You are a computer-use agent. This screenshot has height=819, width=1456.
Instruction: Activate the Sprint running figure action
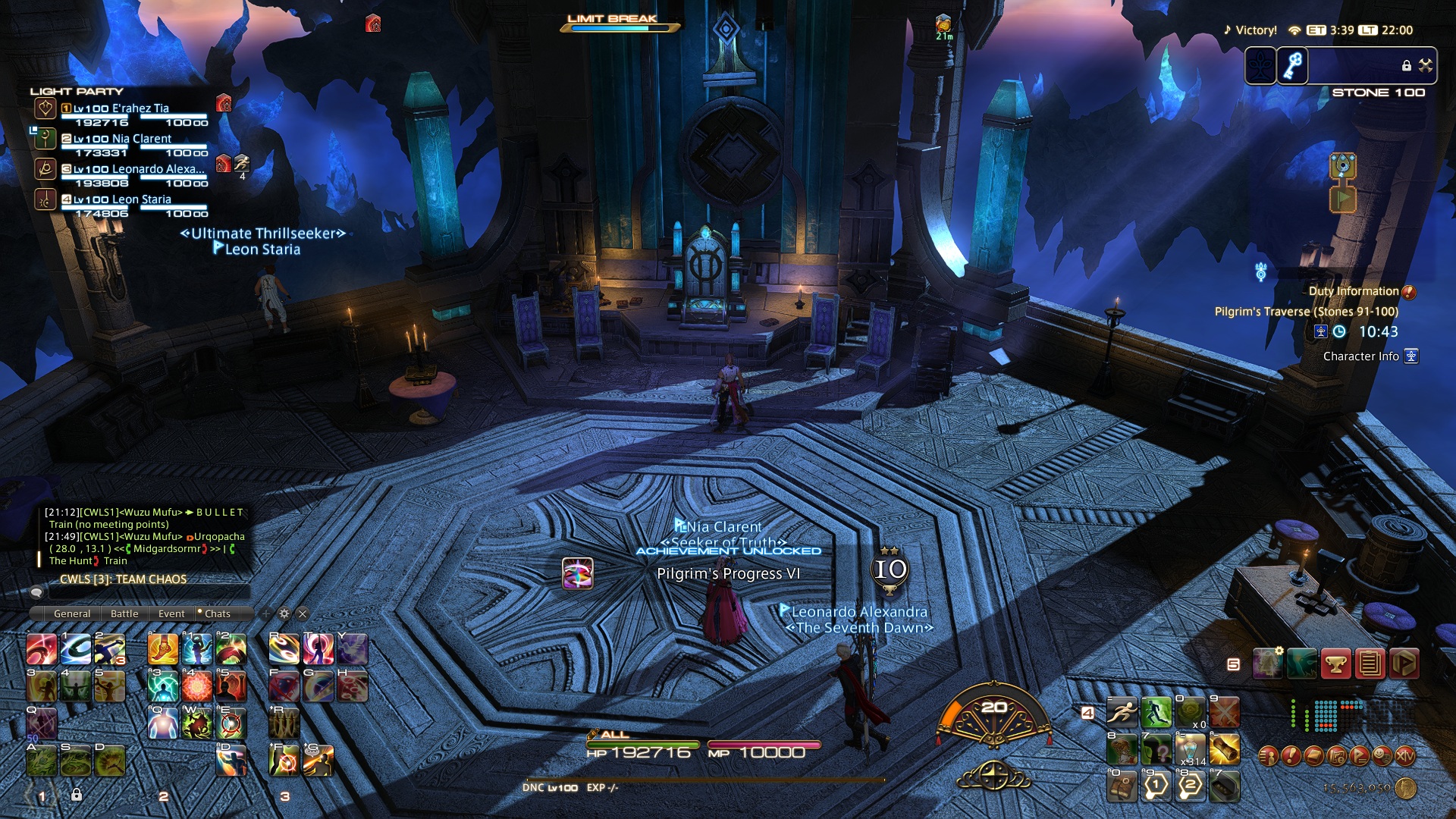(x=1122, y=713)
